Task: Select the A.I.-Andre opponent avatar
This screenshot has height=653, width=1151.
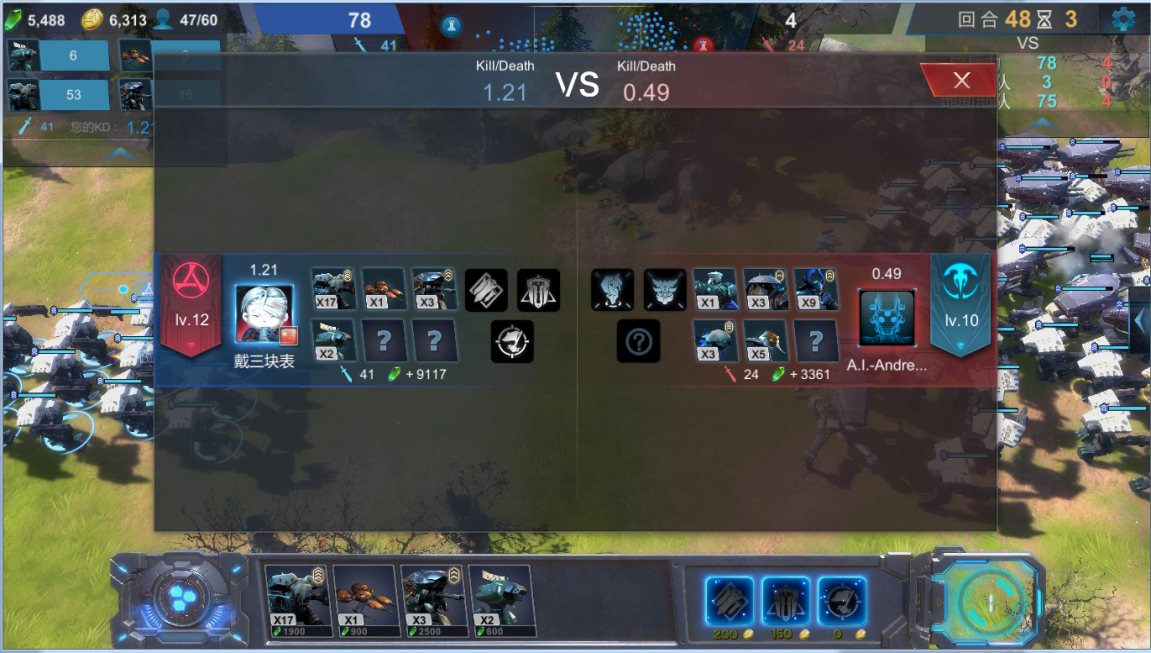Action: pos(887,319)
